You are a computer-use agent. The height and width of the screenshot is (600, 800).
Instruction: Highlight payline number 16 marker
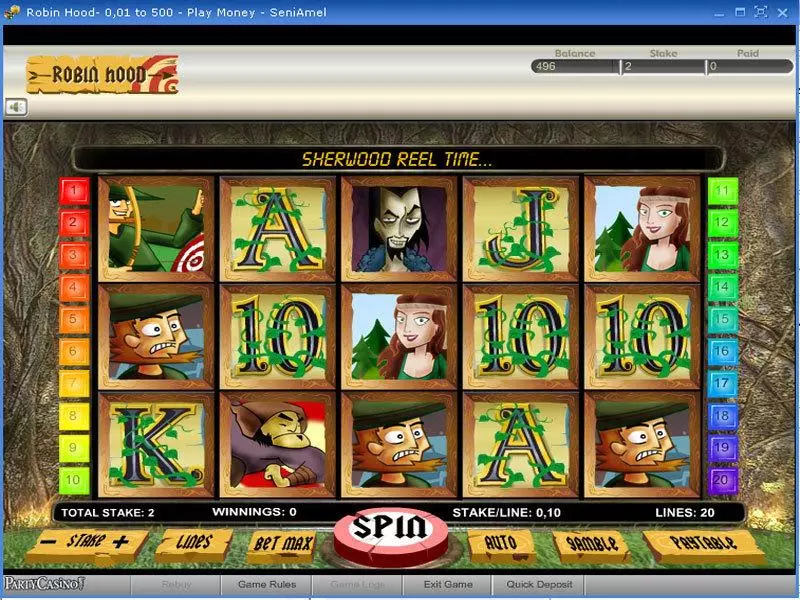tap(722, 352)
